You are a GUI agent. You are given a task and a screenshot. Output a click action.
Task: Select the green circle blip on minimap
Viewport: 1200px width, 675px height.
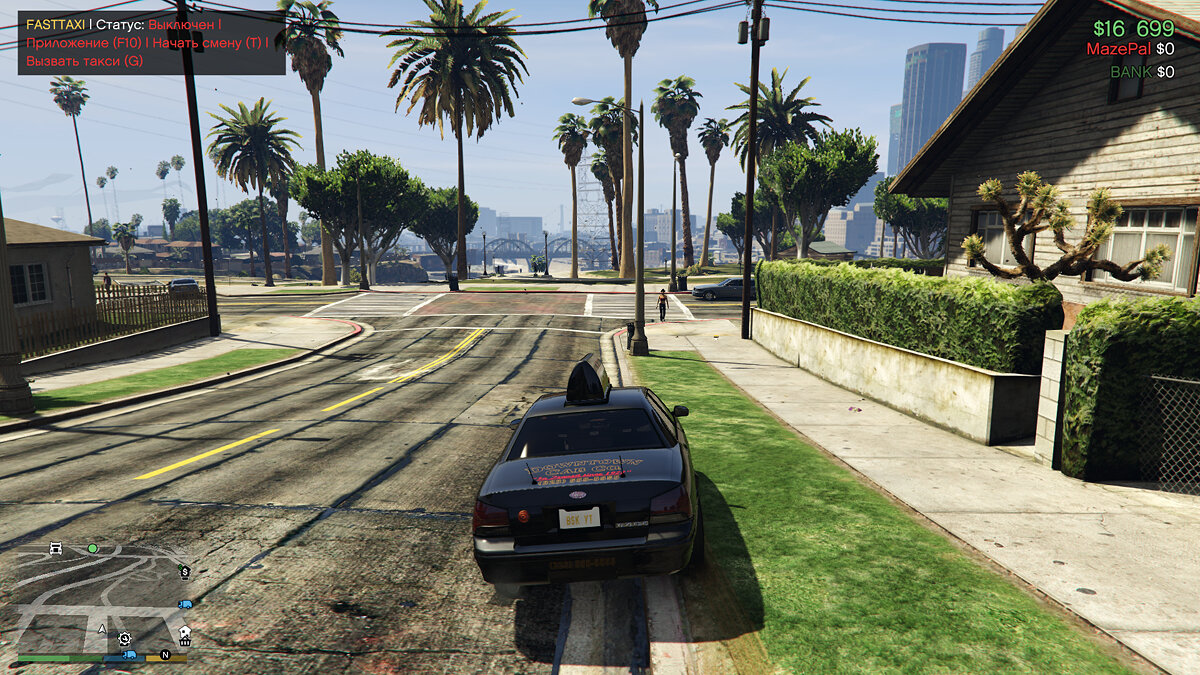click(92, 548)
